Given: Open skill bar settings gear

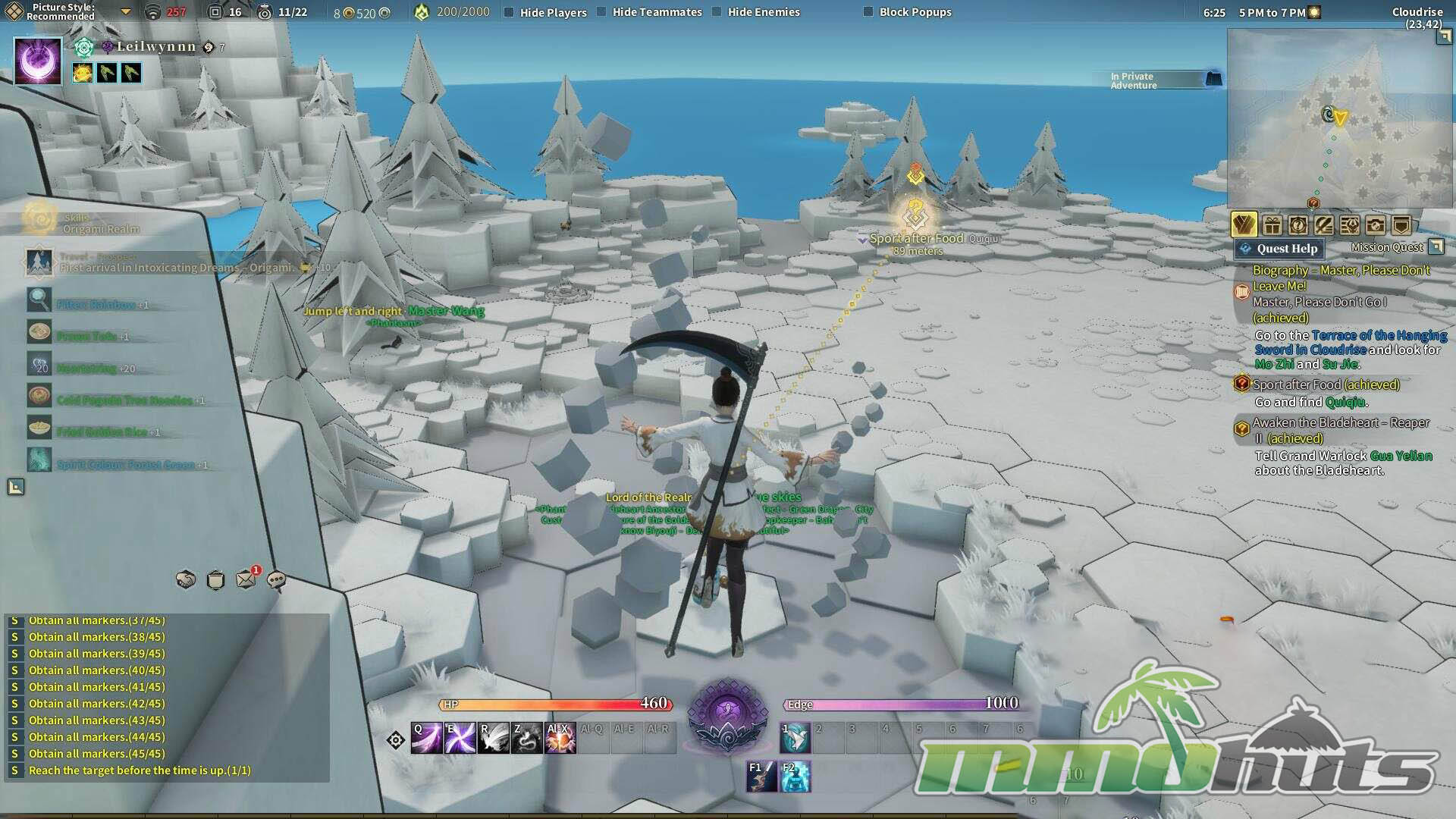Looking at the screenshot, I should [x=396, y=740].
